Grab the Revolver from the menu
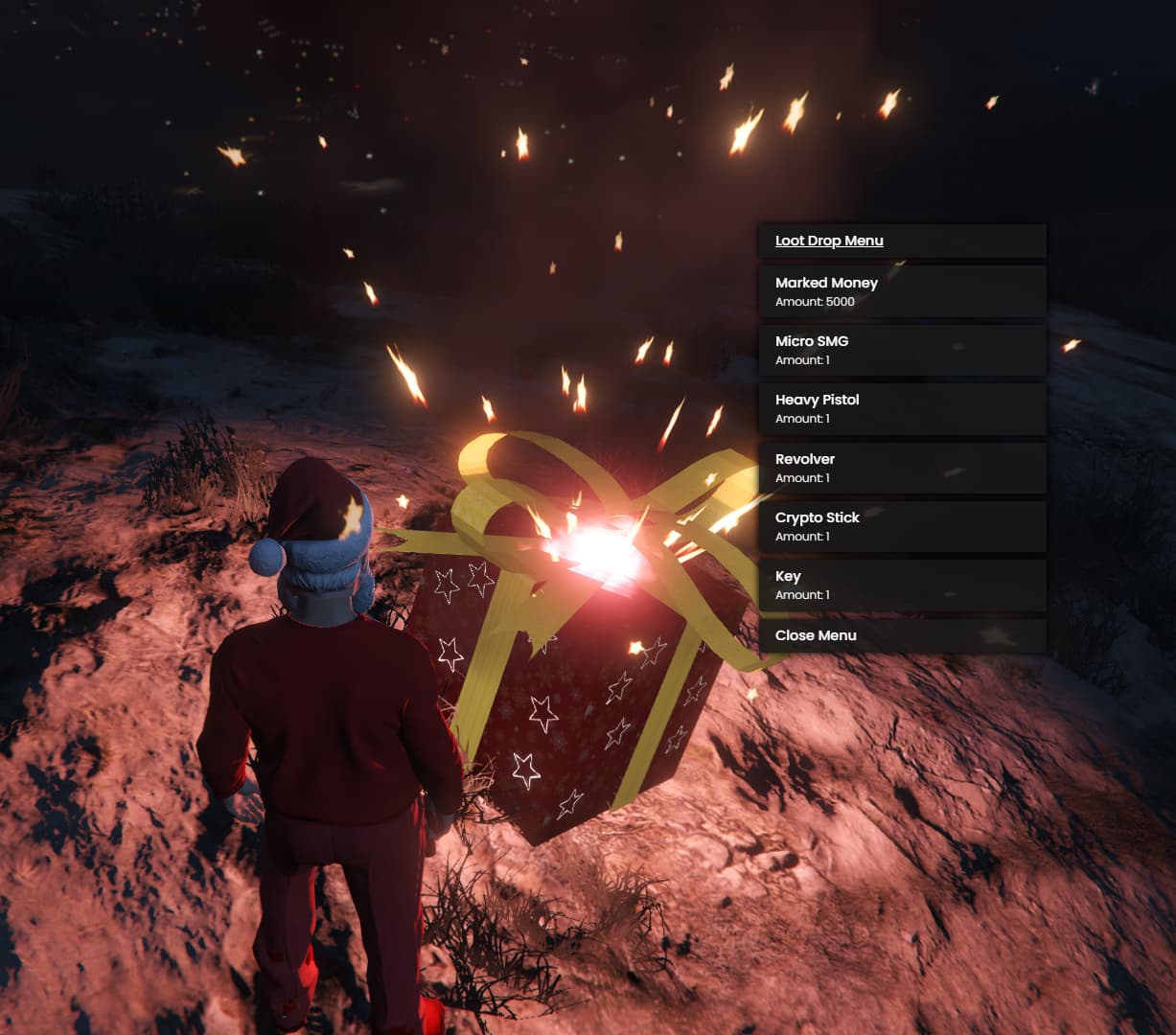 coord(901,468)
